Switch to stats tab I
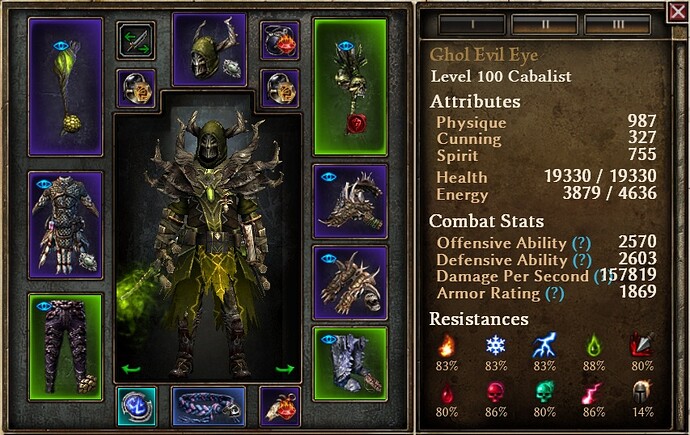The image size is (690, 435). 468,22
